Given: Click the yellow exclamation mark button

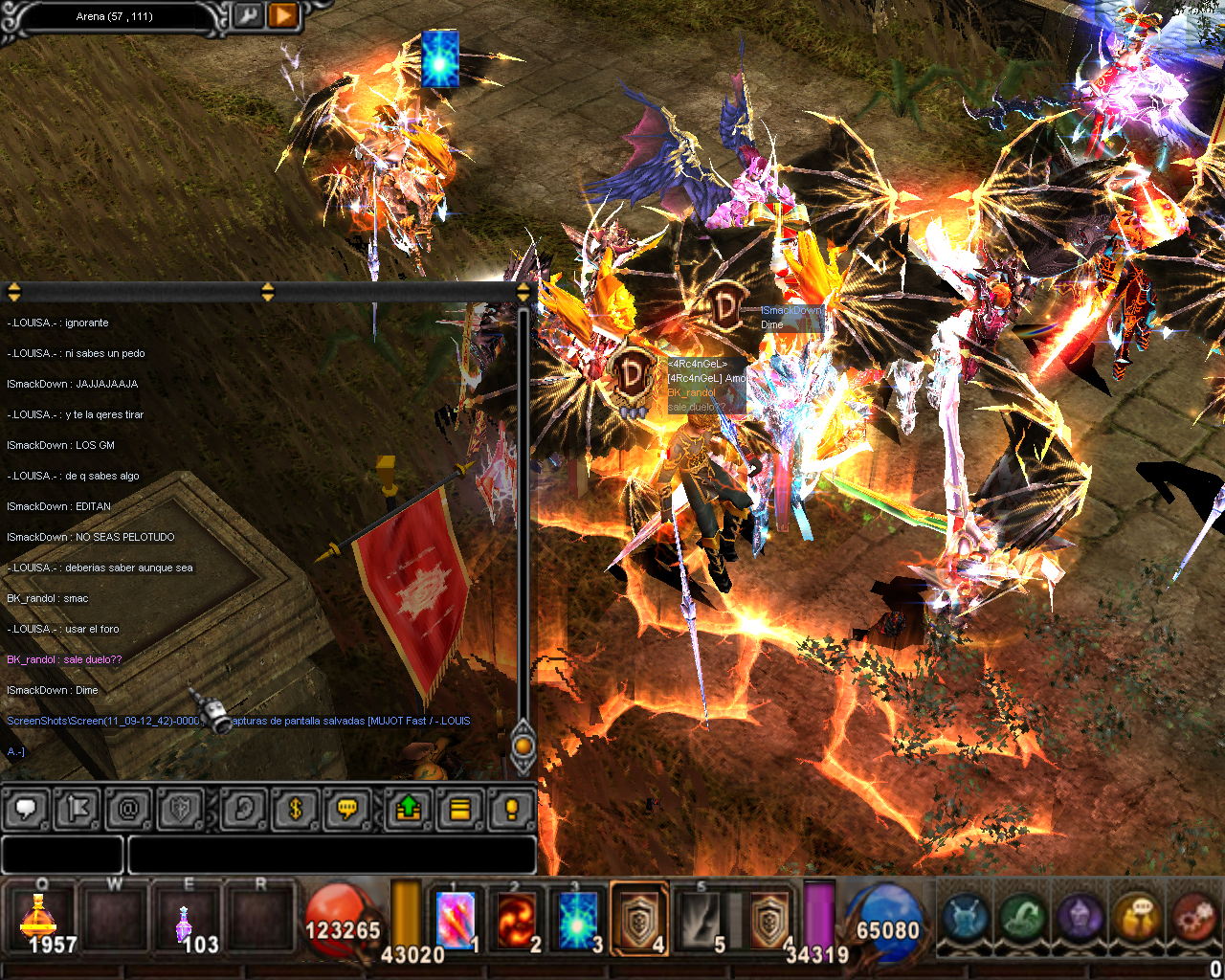Looking at the screenshot, I should pos(511,810).
